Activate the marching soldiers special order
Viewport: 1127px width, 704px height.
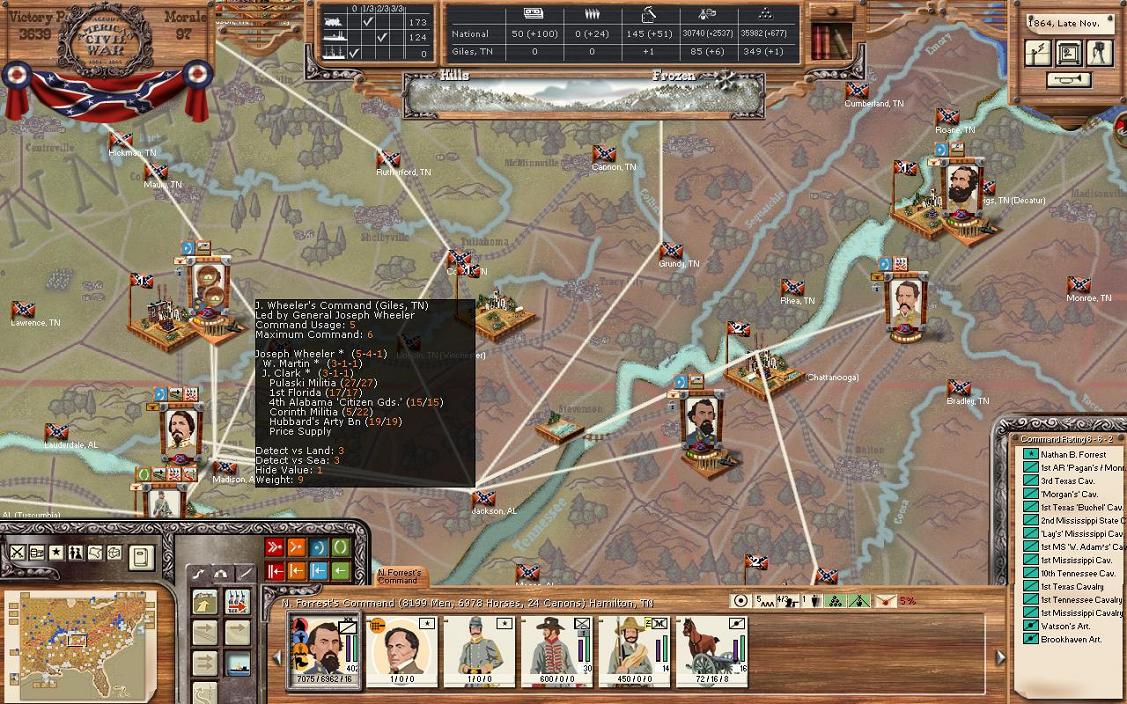pyautogui.click(x=237, y=602)
